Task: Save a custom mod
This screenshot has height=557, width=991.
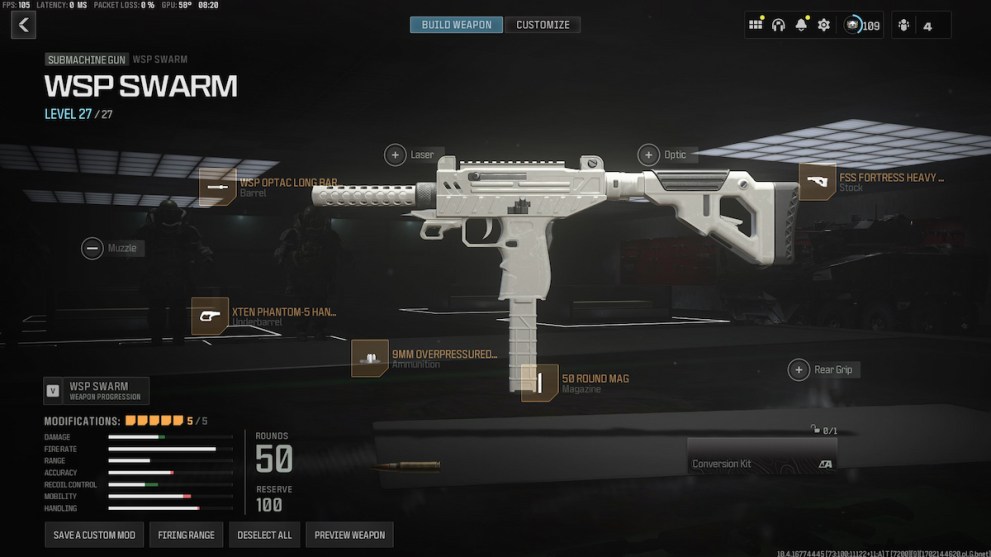Action: [x=94, y=535]
